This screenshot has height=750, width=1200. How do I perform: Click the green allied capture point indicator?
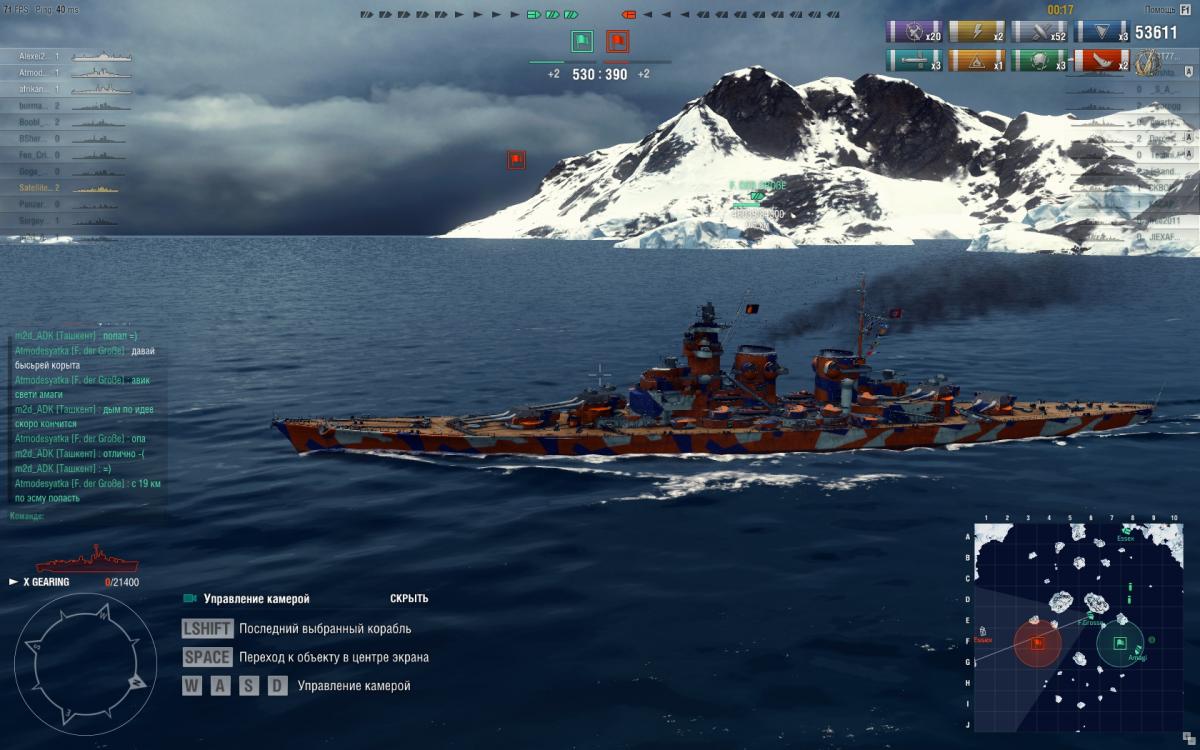(582, 42)
